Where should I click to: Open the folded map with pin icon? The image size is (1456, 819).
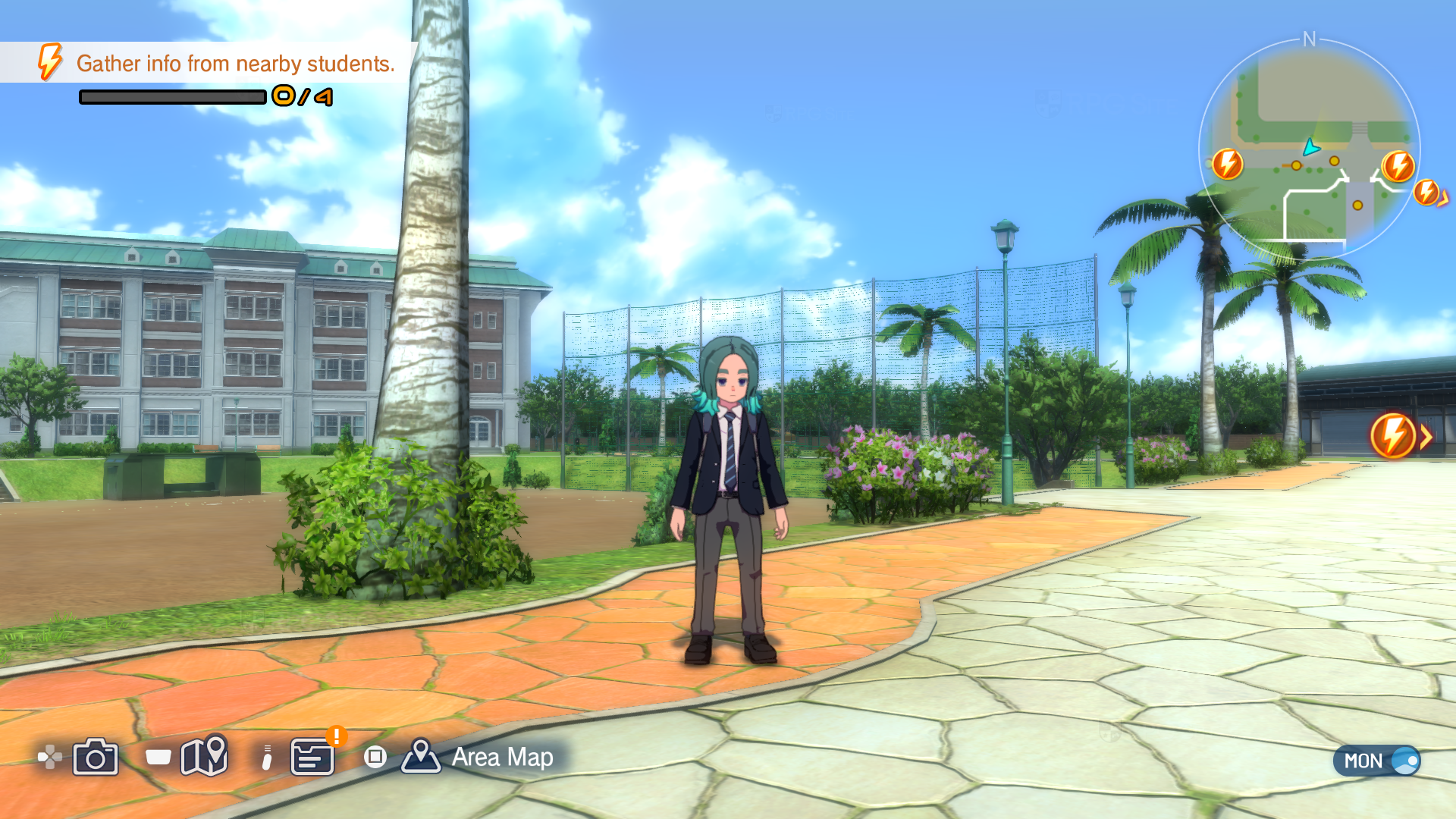[204, 755]
